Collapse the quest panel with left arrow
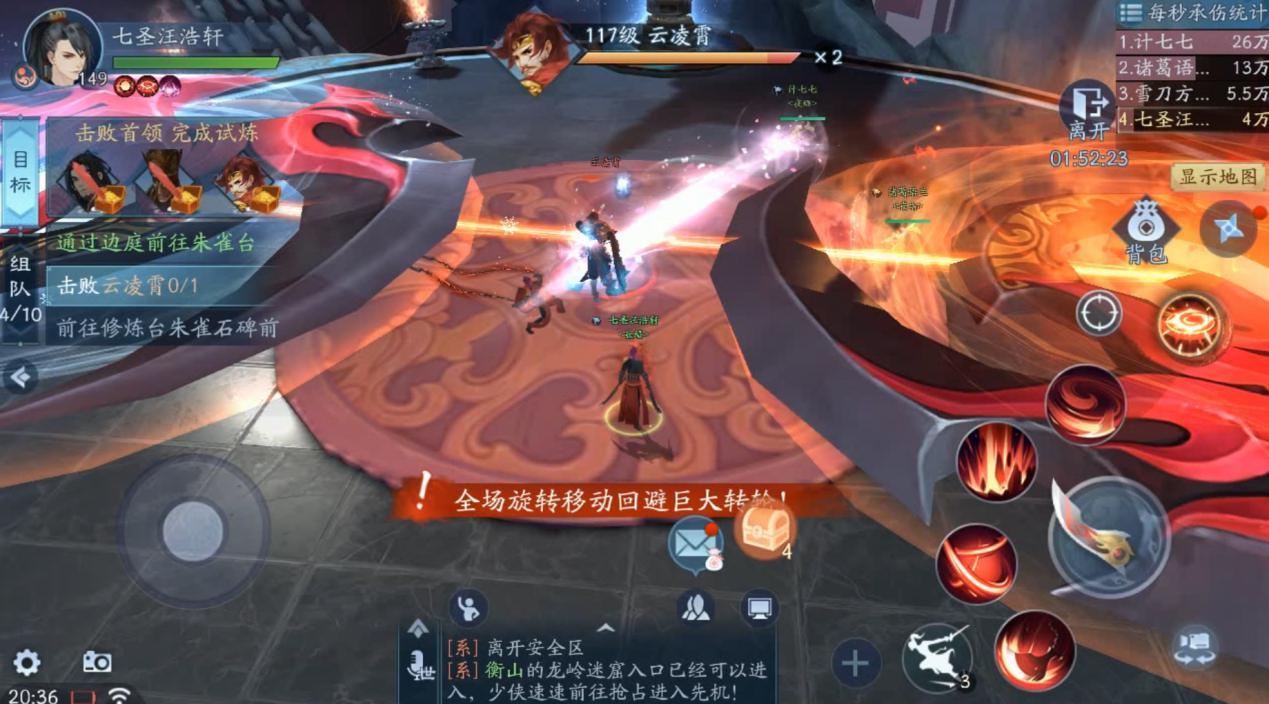 [20, 377]
